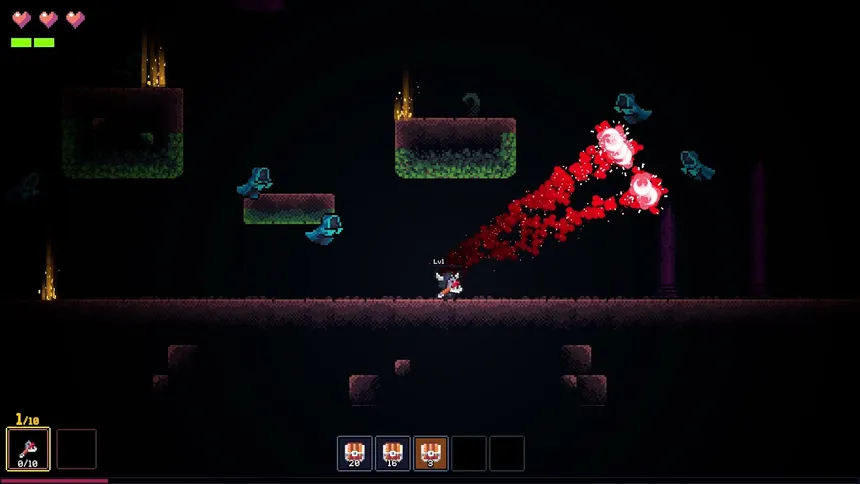860x484 pixels.
Task: Select the axe weapon slot
Action: (28, 449)
